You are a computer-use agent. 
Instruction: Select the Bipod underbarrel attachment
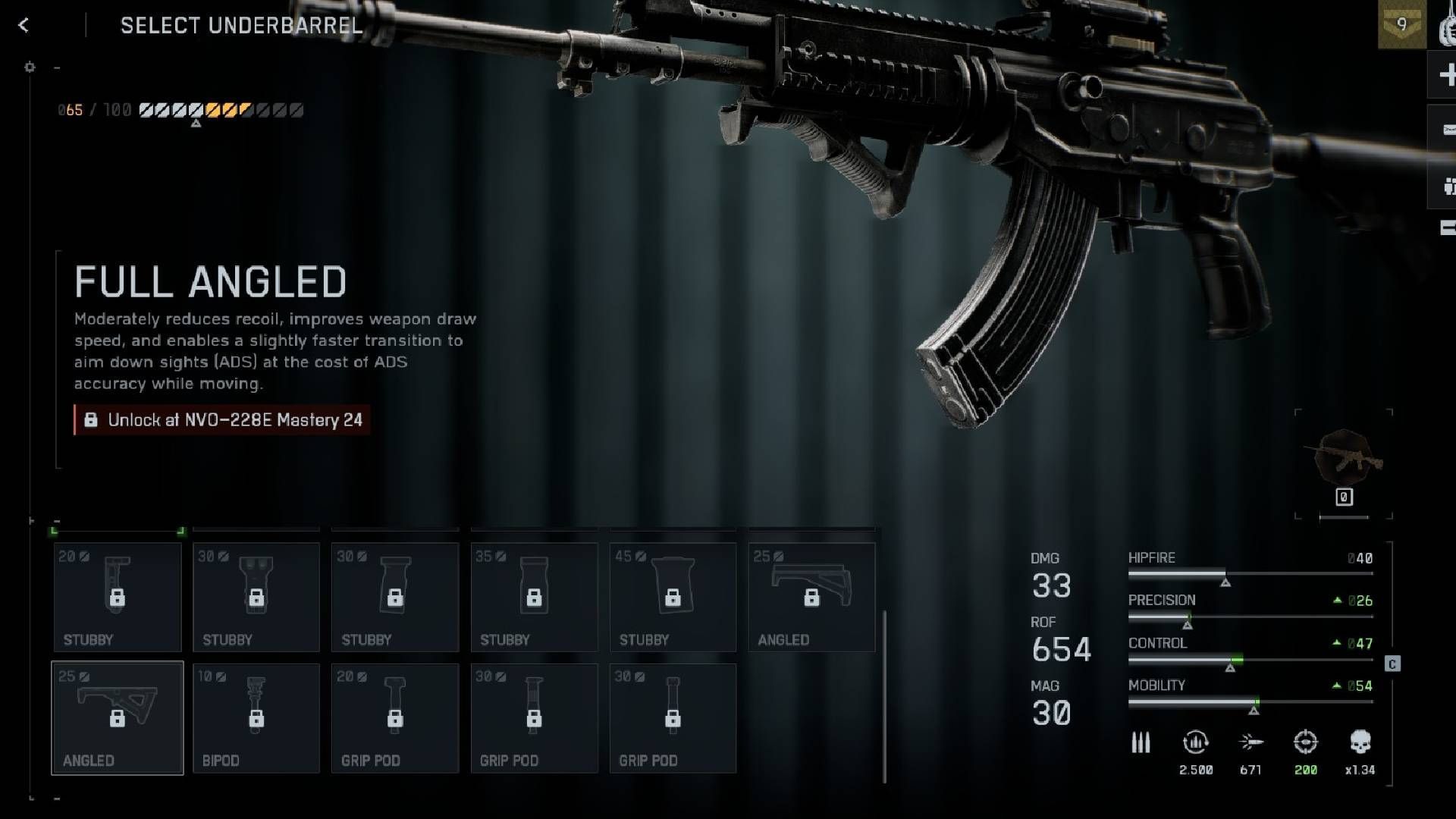[x=256, y=718]
